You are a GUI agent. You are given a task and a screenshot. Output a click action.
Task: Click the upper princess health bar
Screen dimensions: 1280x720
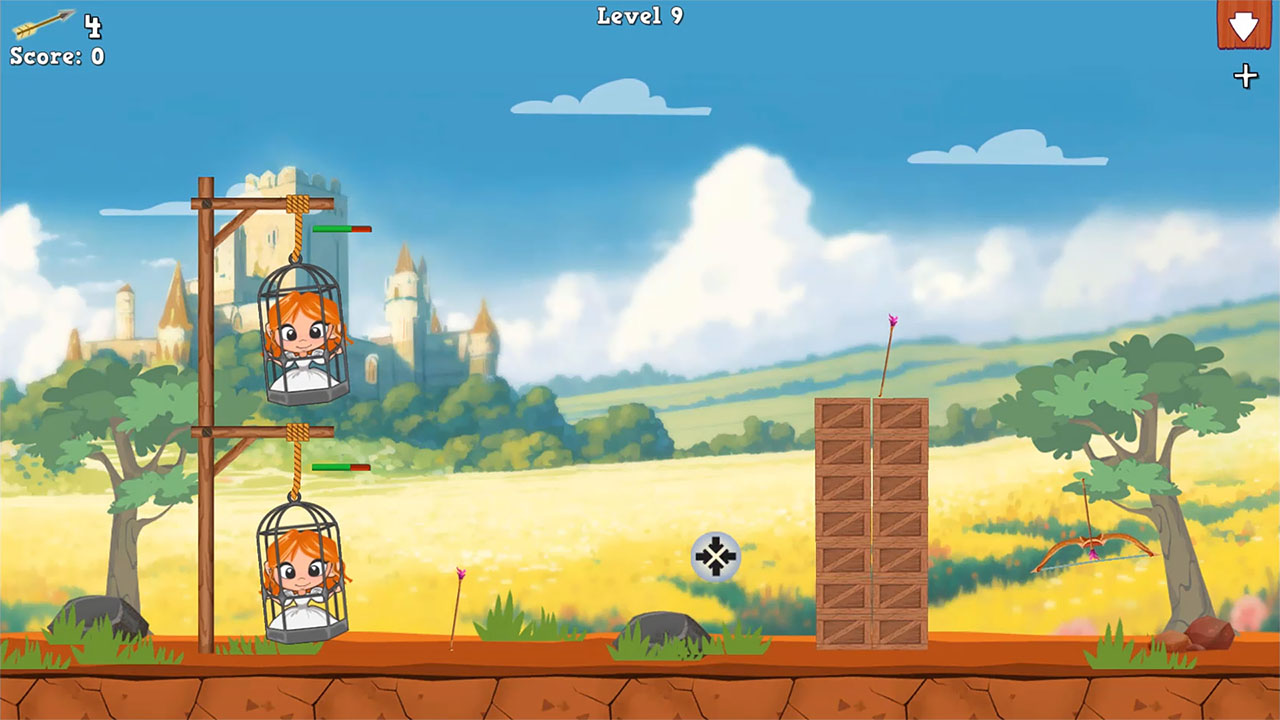(x=340, y=228)
